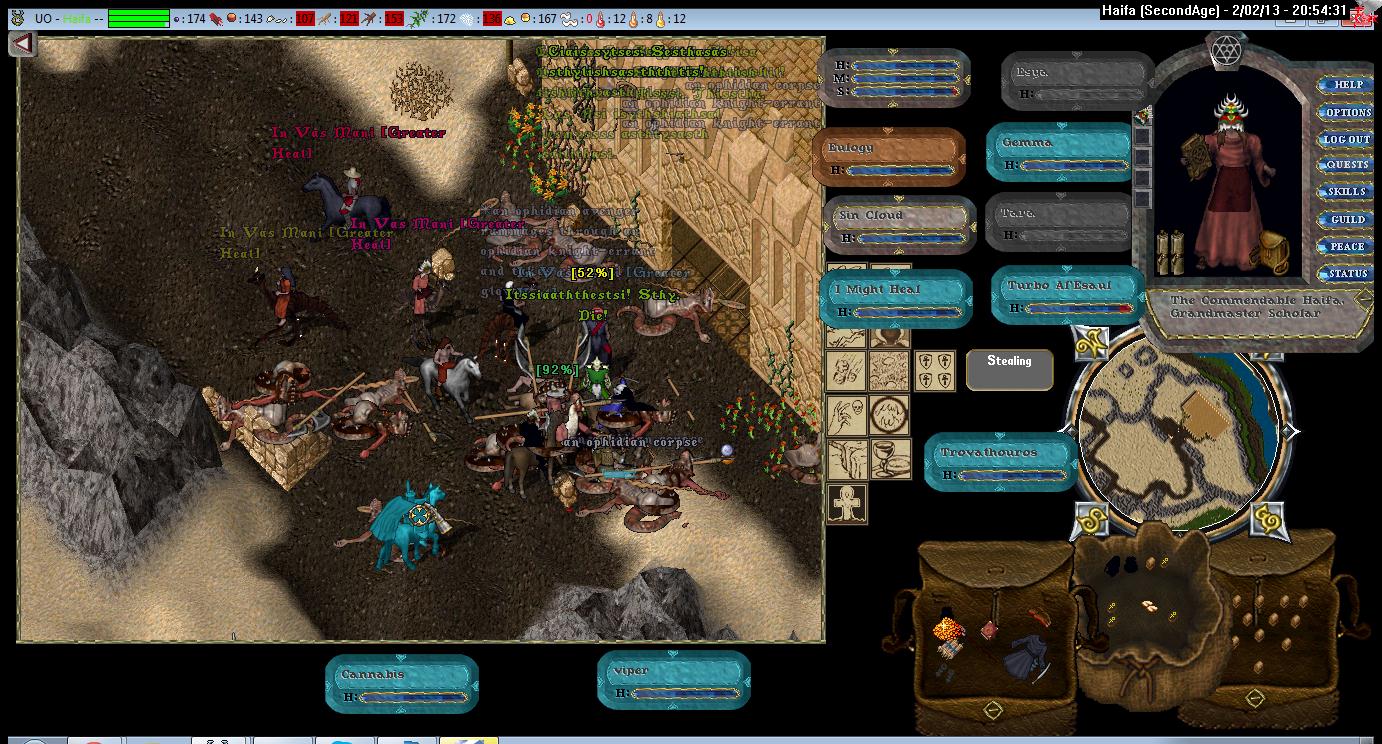Show the Skills list
Image resolution: width=1382 pixels, height=744 pixels.
click(1347, 192)
